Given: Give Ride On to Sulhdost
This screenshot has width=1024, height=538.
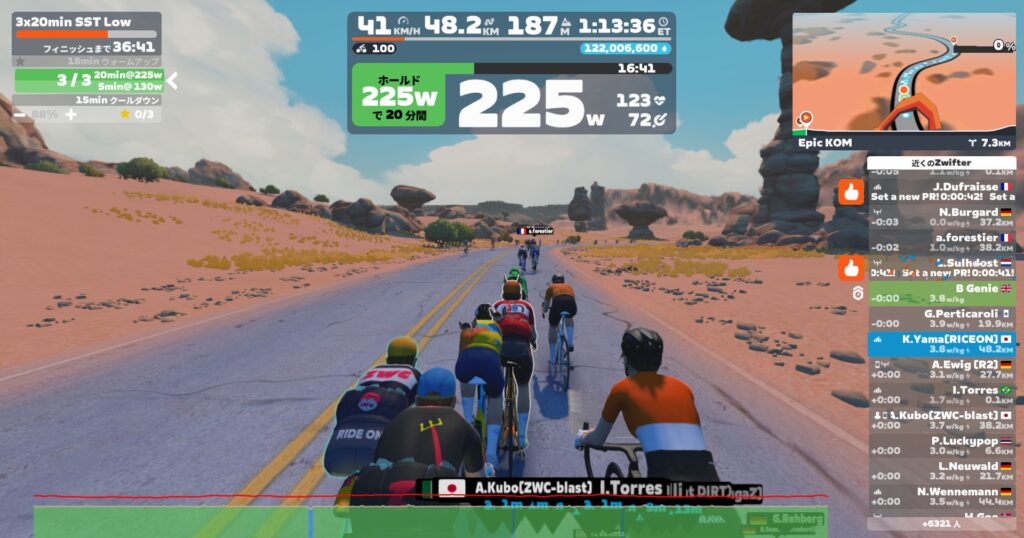Looking at the screenshot, I should coord(851,267).
